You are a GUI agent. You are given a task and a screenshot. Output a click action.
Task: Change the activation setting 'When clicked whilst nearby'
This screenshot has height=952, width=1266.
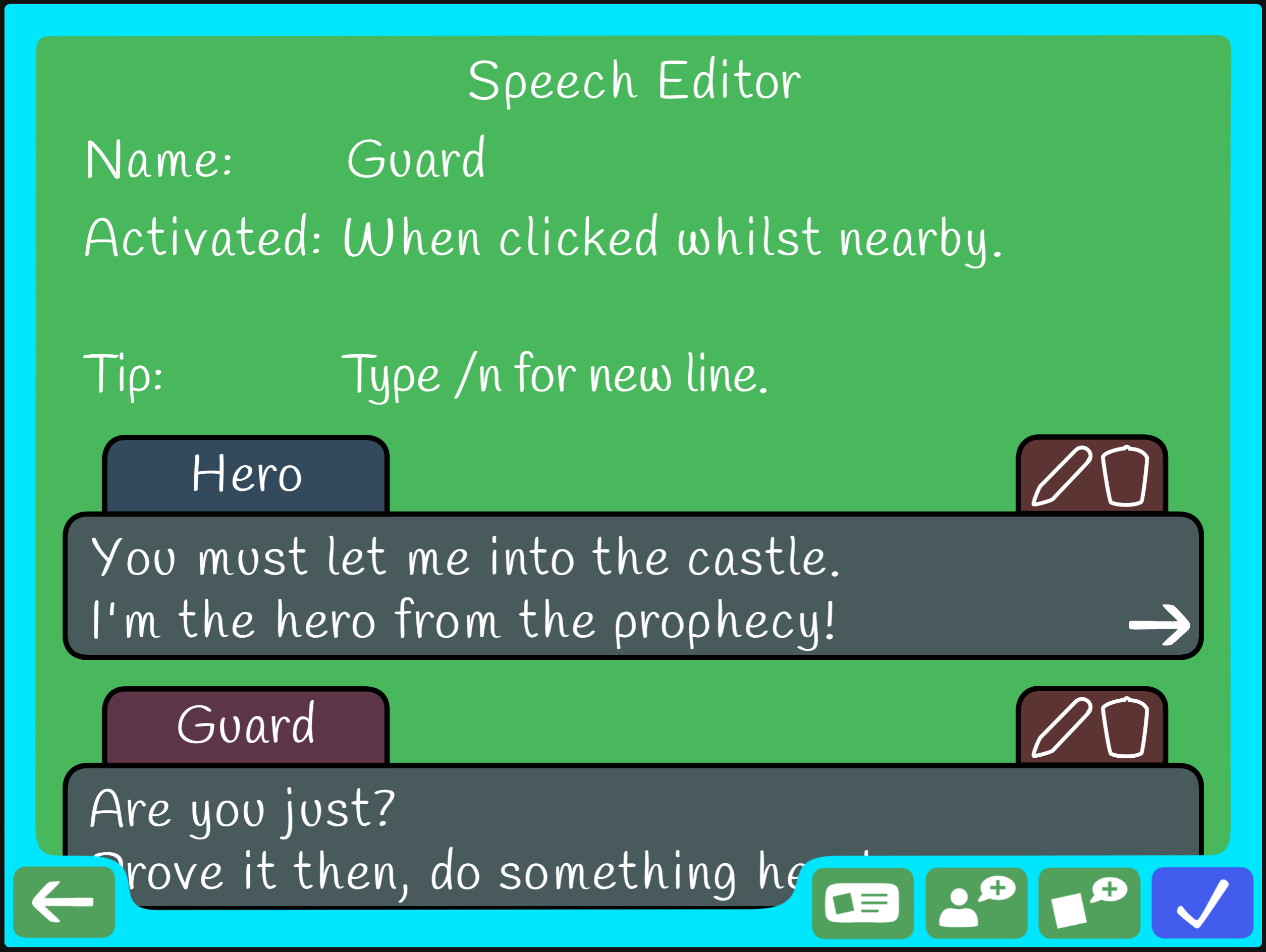pos(672,238)
